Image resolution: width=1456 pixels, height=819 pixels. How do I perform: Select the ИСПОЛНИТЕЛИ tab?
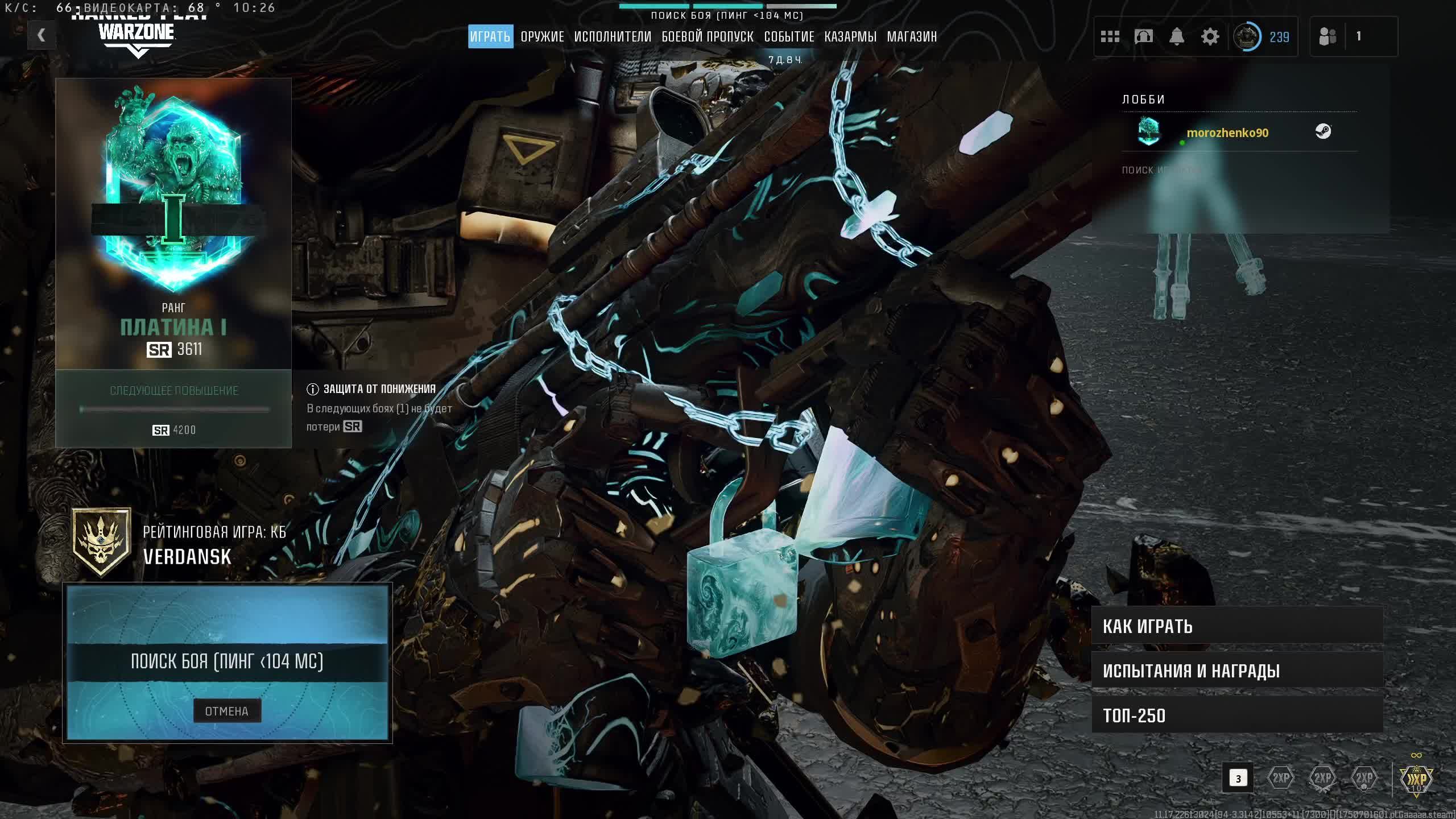tap(613, 37)
